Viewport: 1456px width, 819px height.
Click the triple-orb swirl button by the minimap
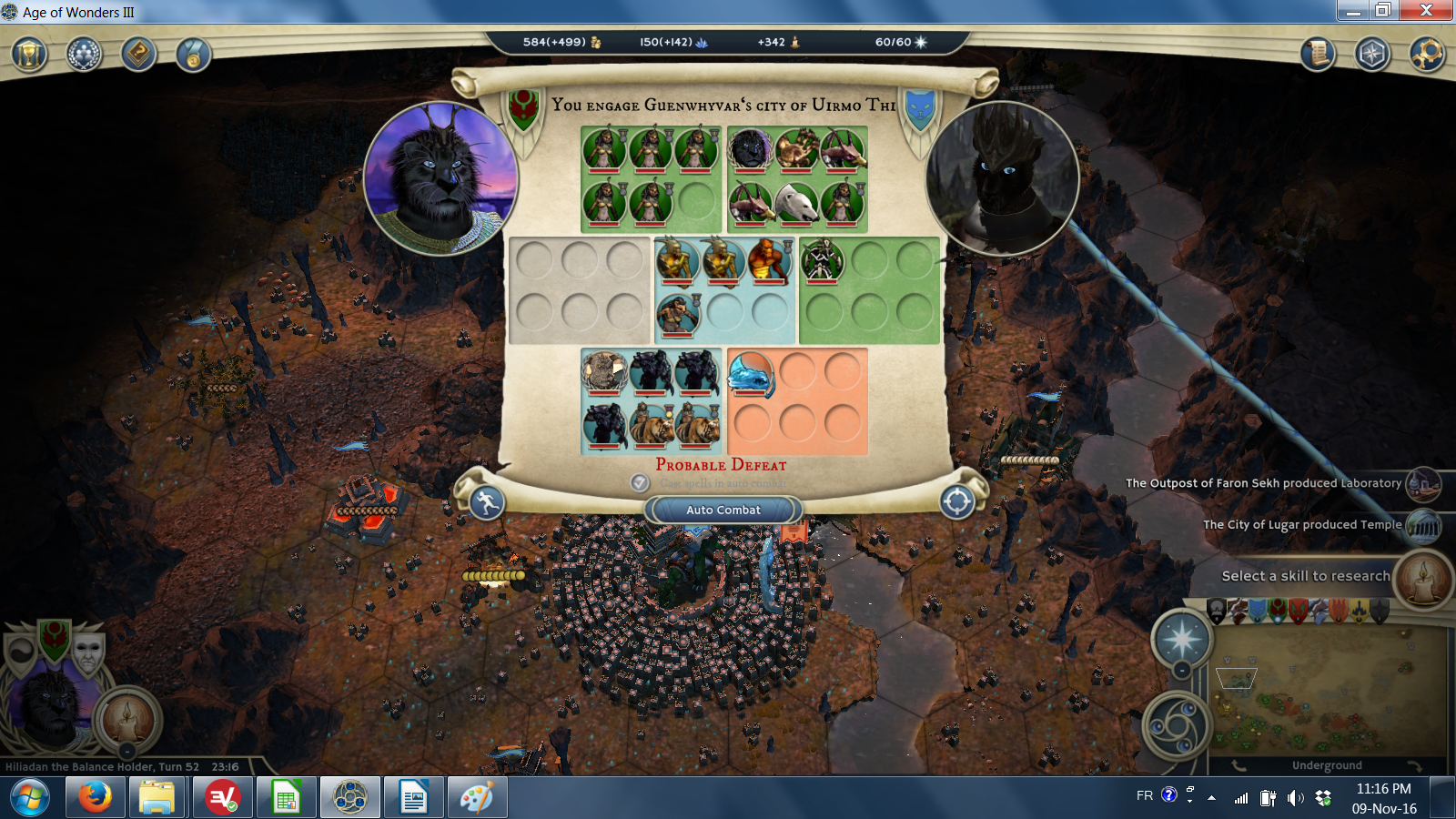[1176, 725]
